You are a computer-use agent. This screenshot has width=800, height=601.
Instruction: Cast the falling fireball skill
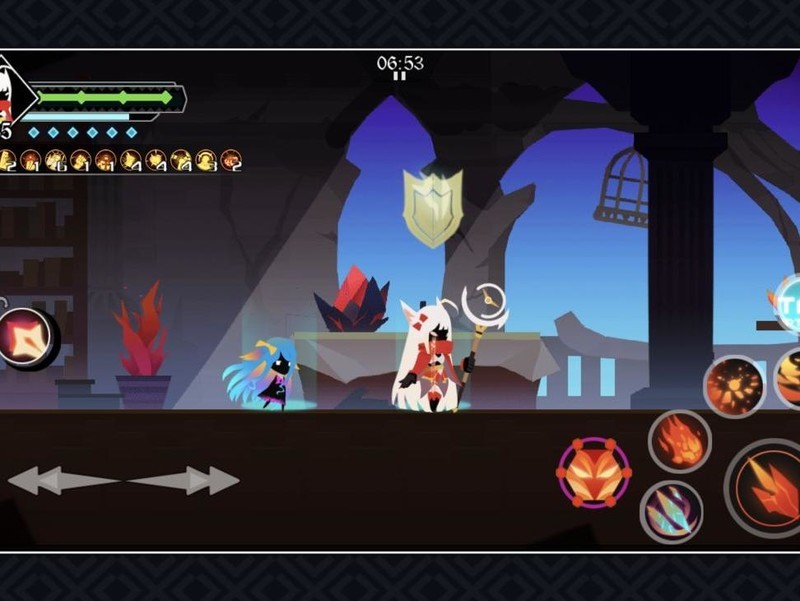(x=680, y=441)
